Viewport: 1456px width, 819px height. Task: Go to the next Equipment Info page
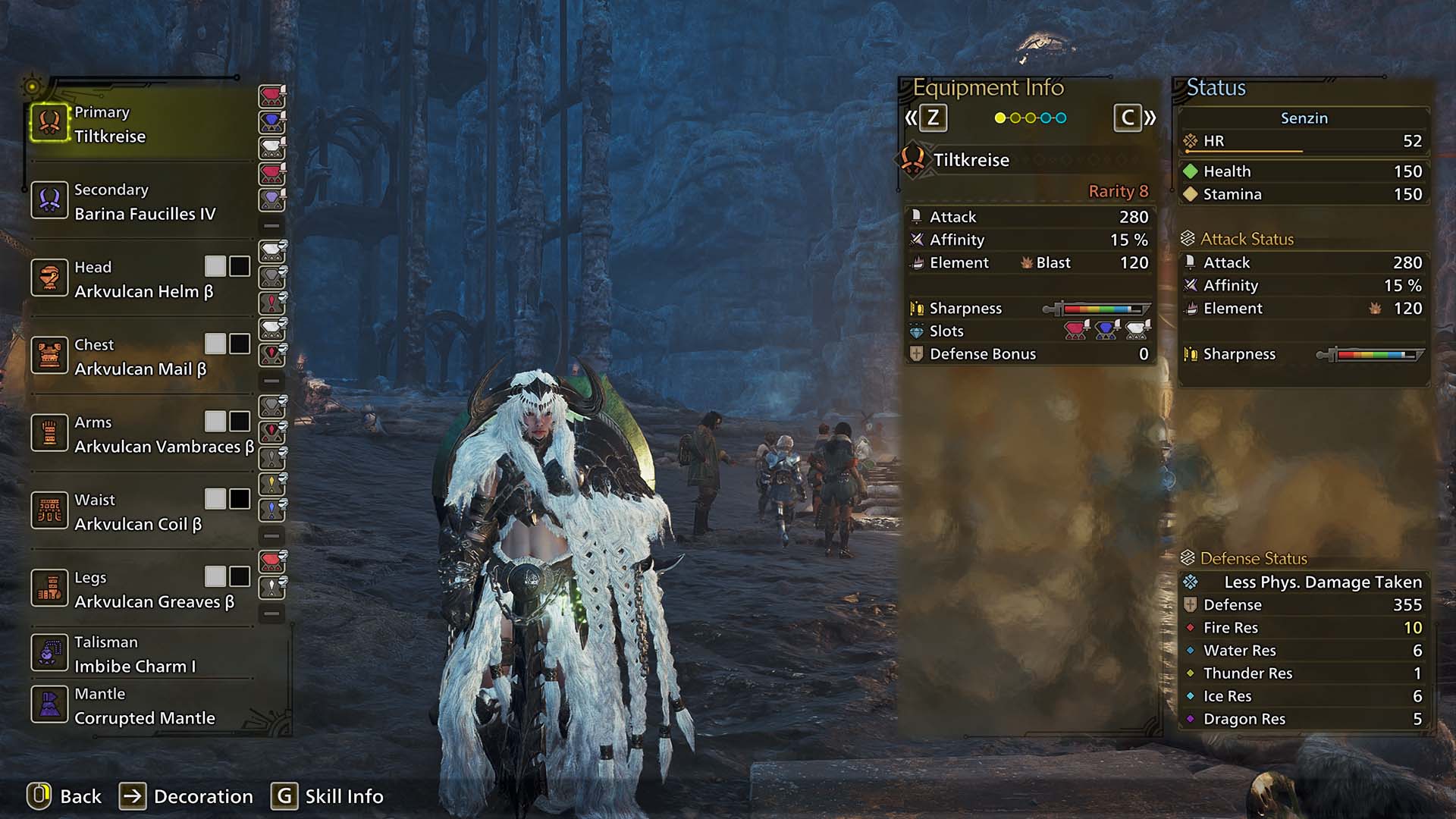1134,118
